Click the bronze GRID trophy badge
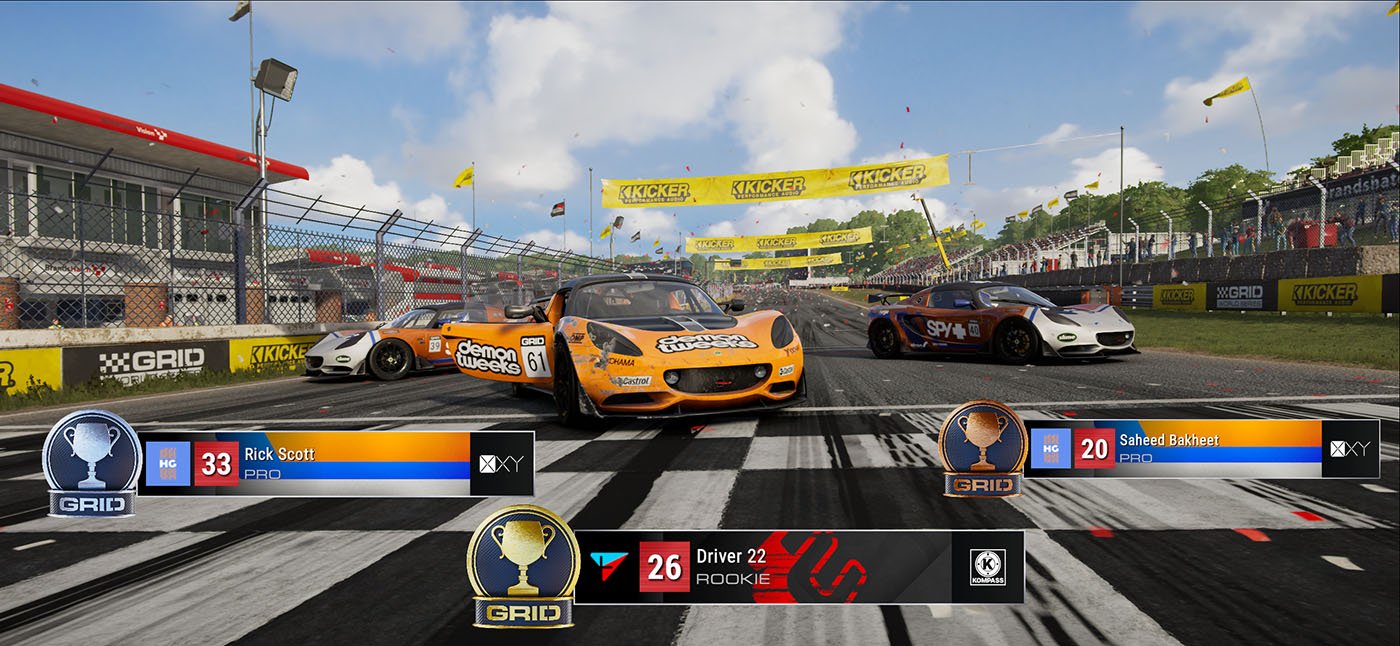The image size is (1400, 646). (984, 448)
